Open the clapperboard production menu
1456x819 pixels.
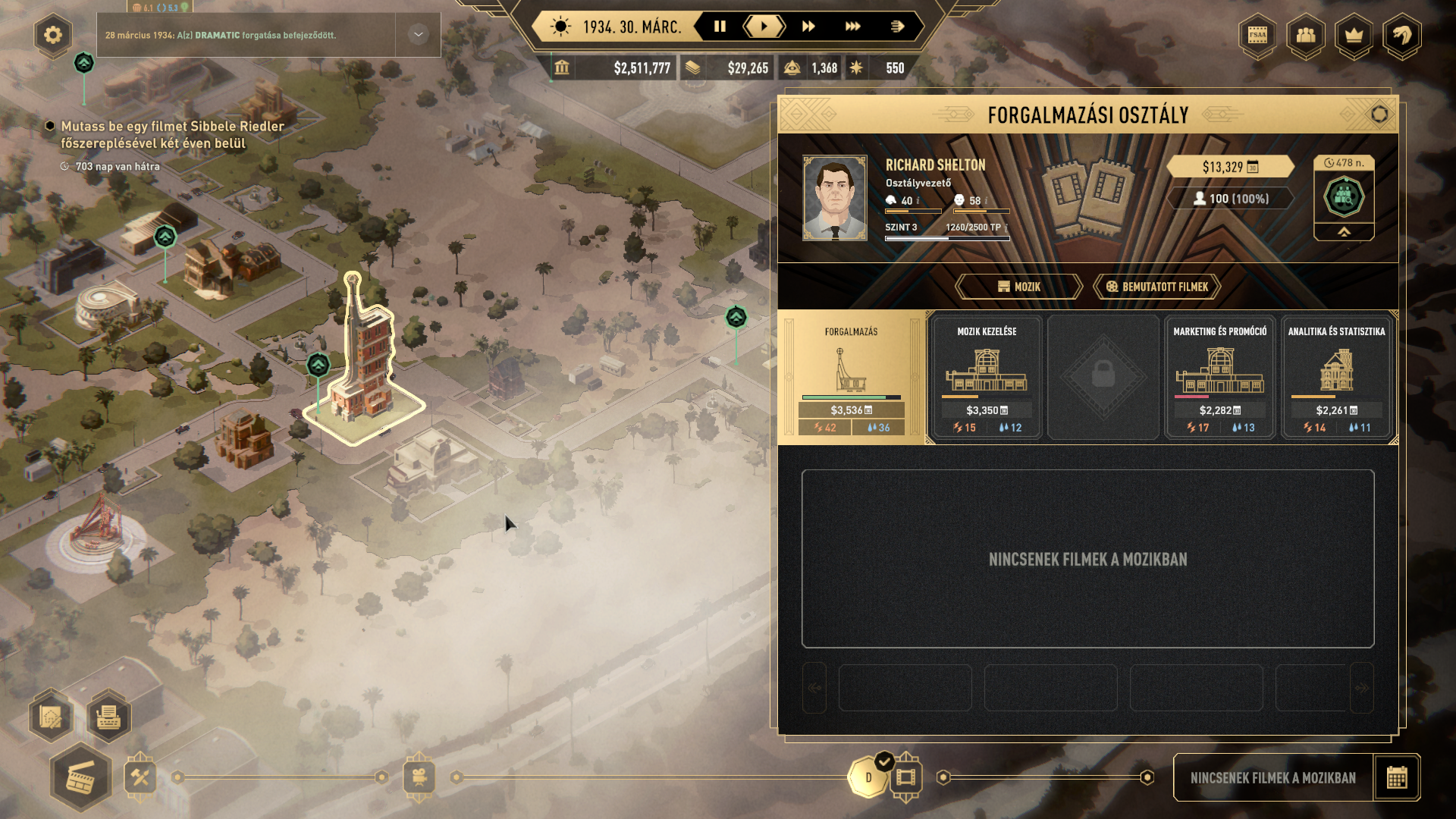tap(80, 779)
